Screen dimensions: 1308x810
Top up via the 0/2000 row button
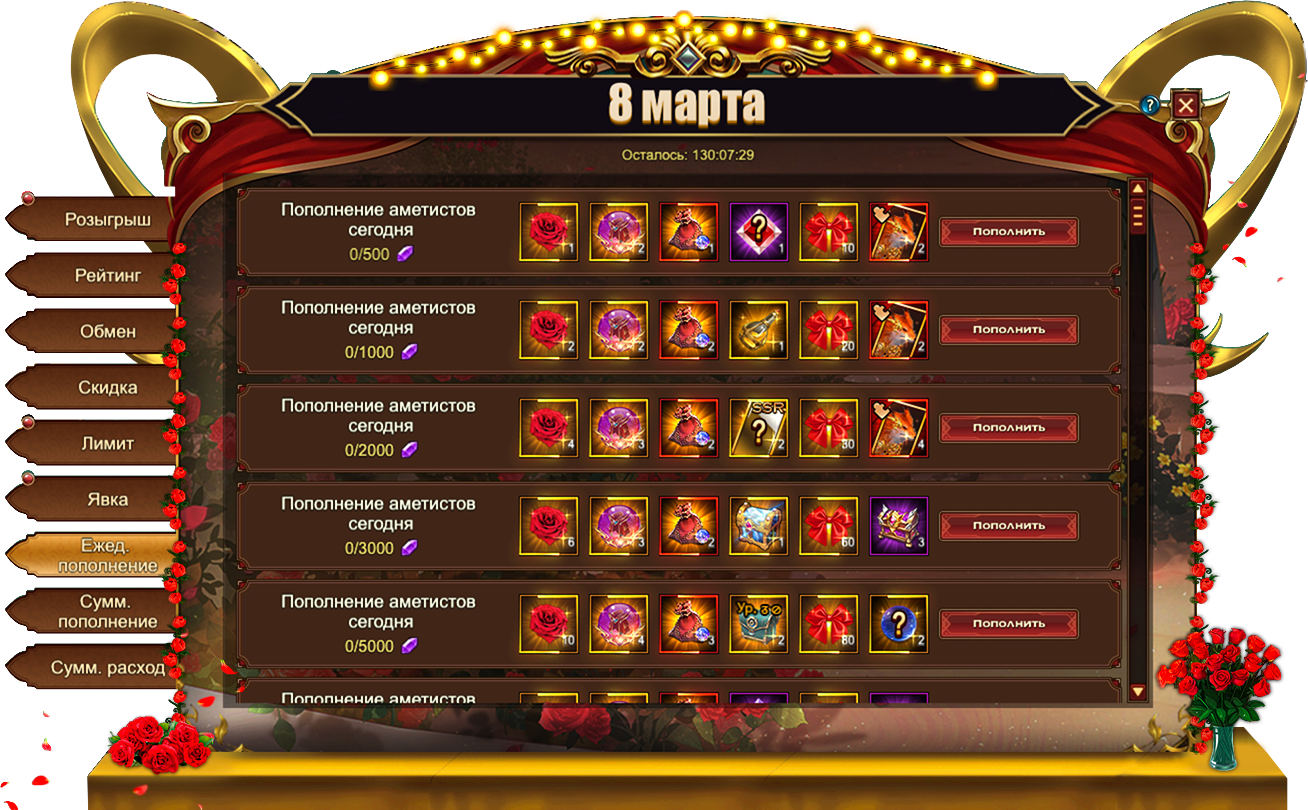pos(1009,428)
